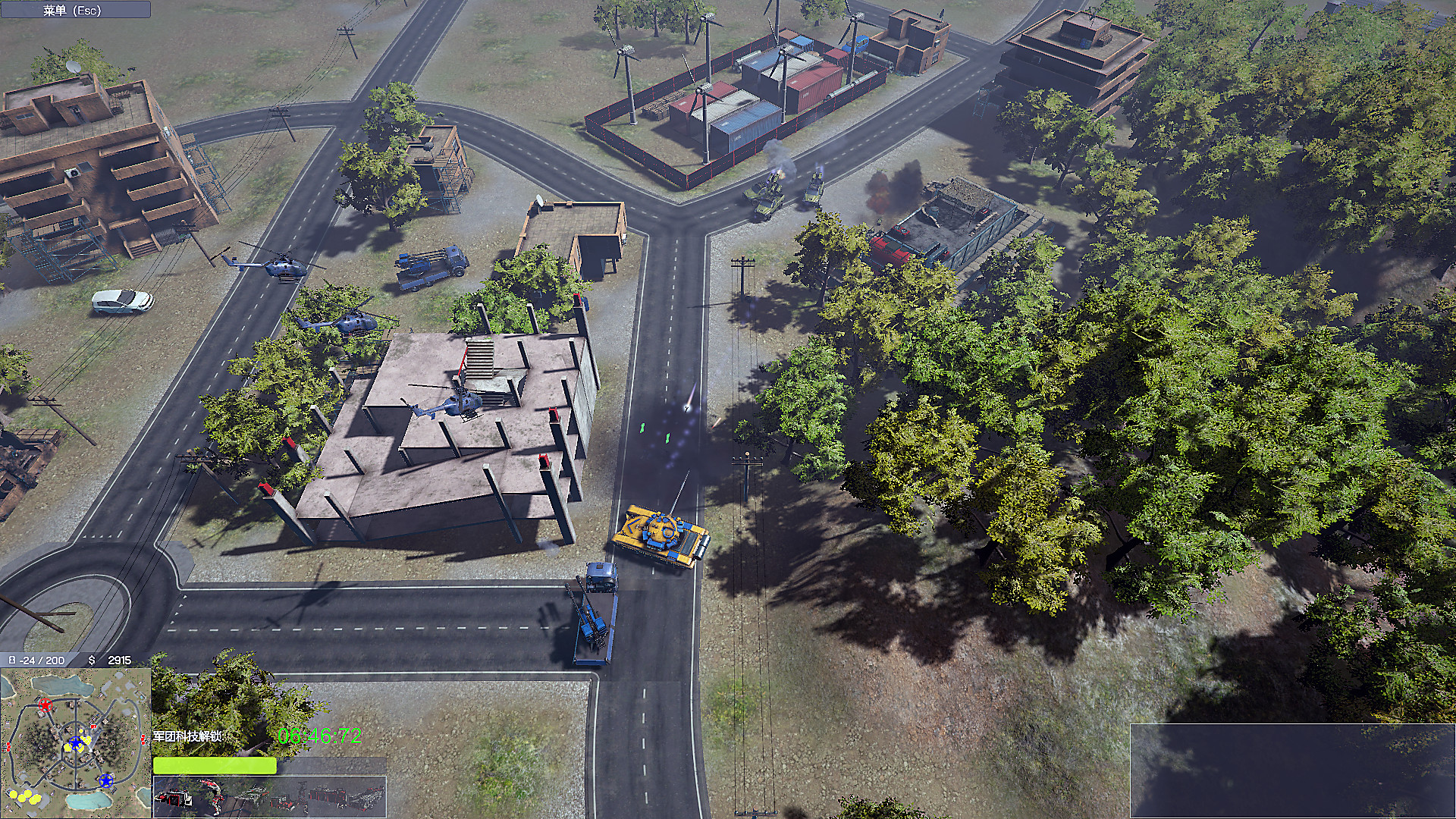Click the 军团科技解锁 countdown timer
The width and height of the screenshot is (1456, 819).
pos(318,734)
